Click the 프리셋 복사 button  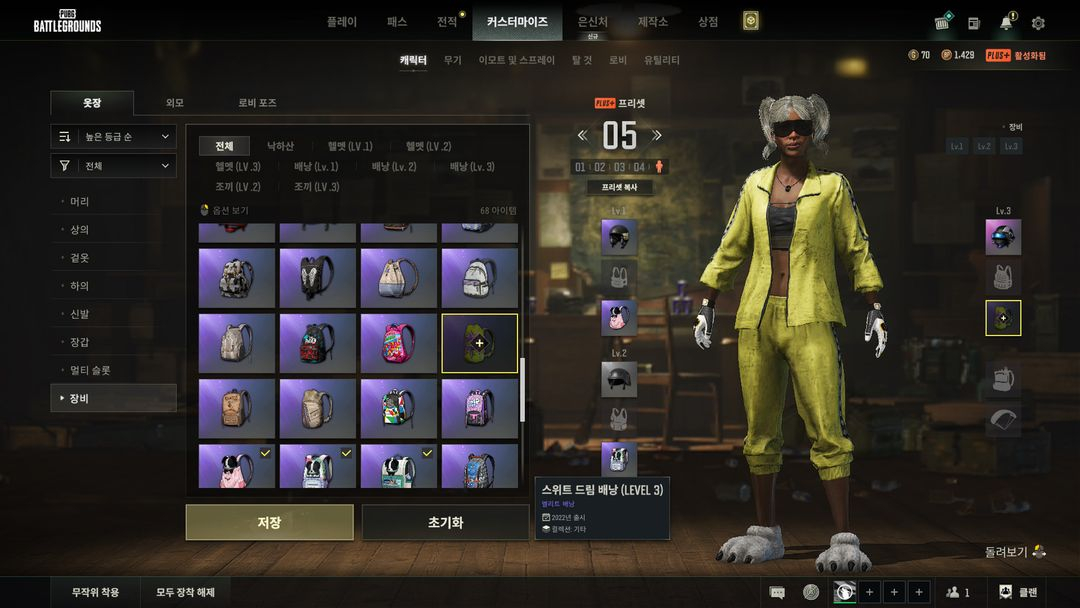coord(619,187)
